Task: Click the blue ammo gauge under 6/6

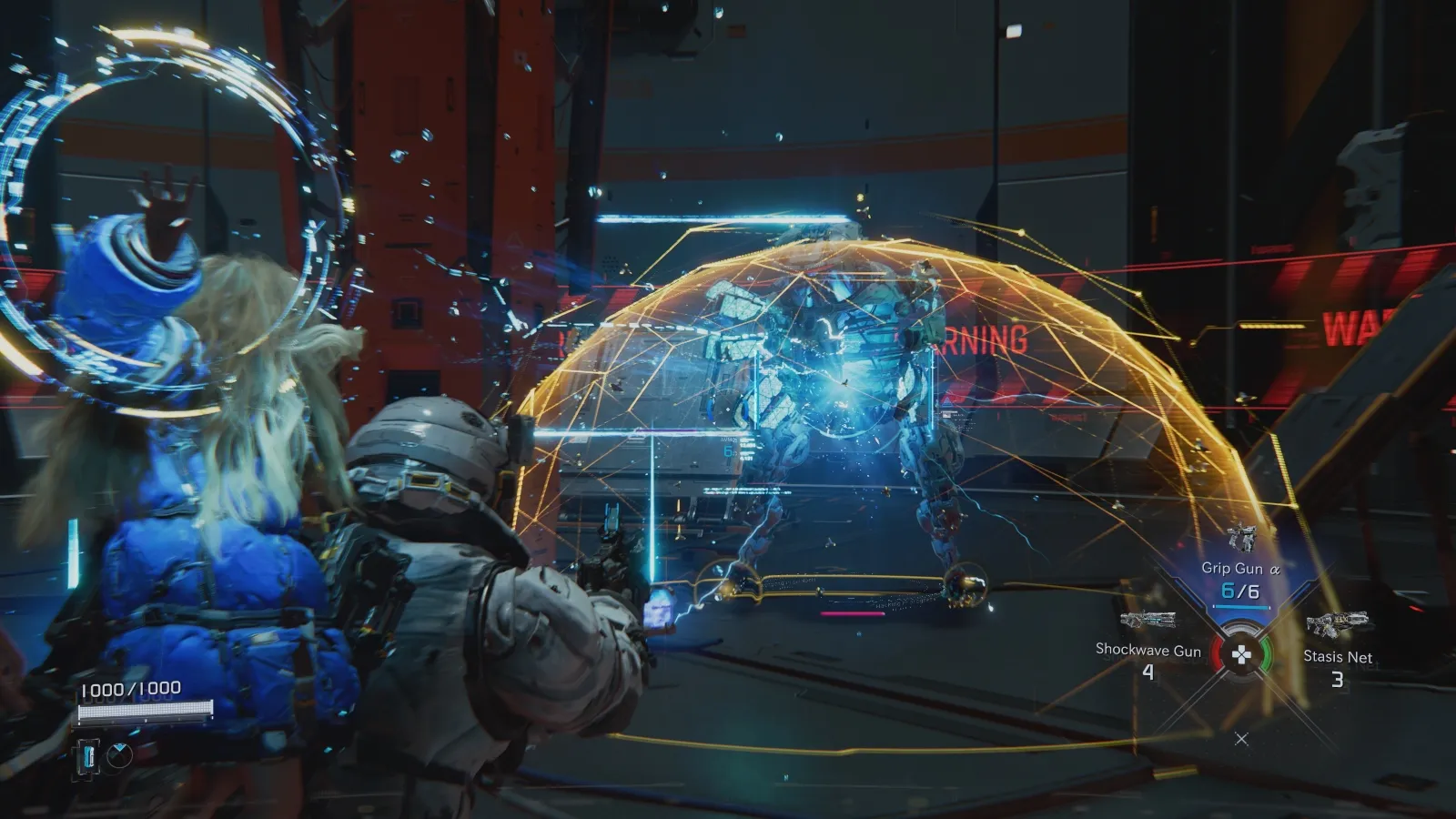Action: coord(1241,606)
